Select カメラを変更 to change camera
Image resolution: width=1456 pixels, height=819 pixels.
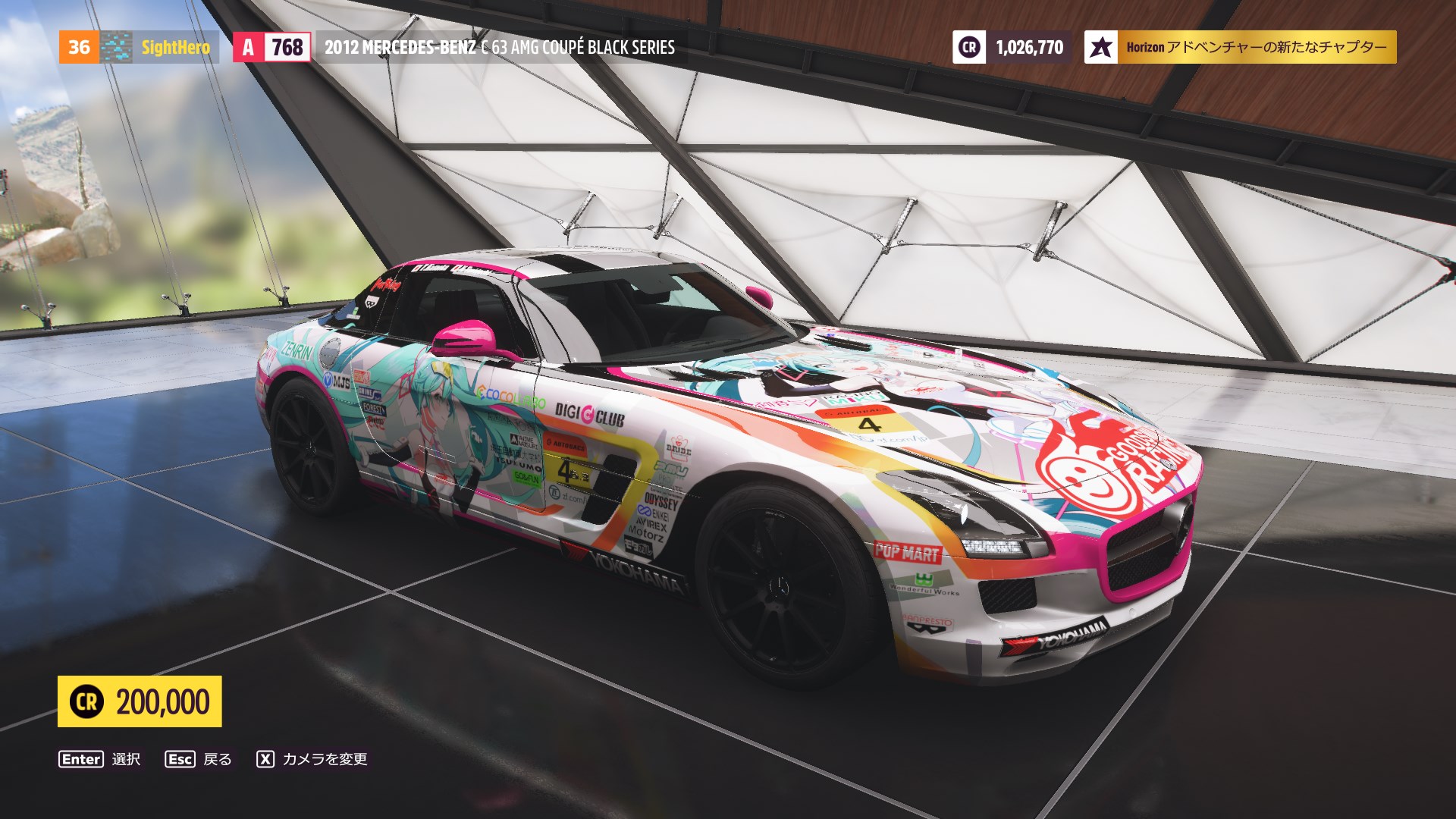click(x=325, y=758)
